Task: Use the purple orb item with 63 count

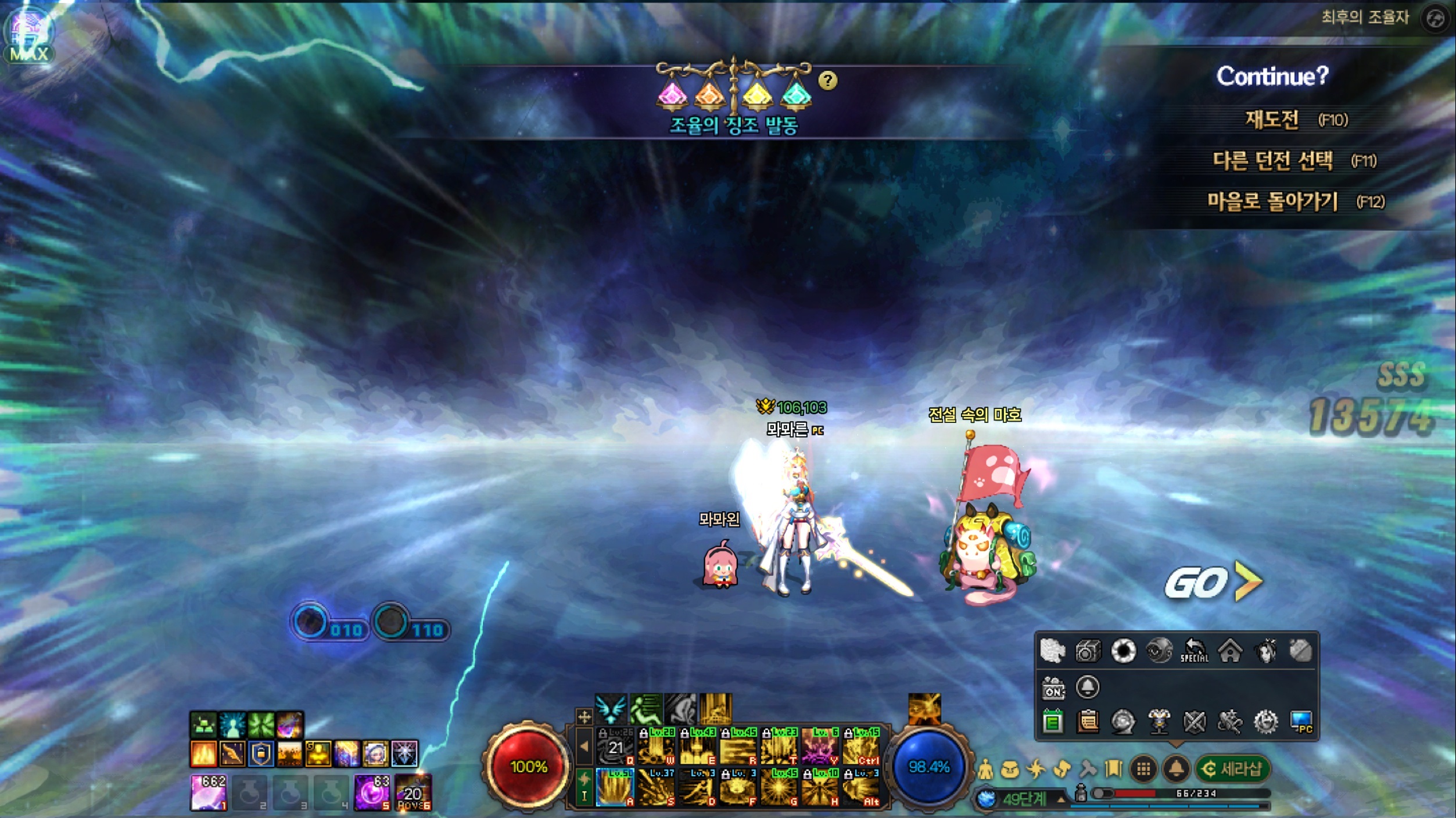Action: (x=372, y=792)
